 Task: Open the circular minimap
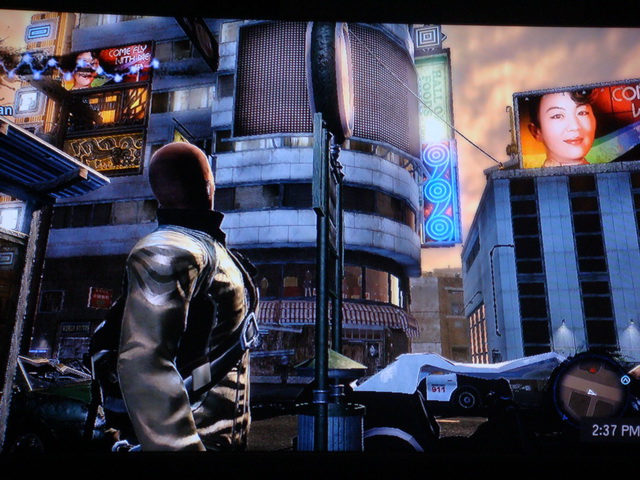pos(590,392)
